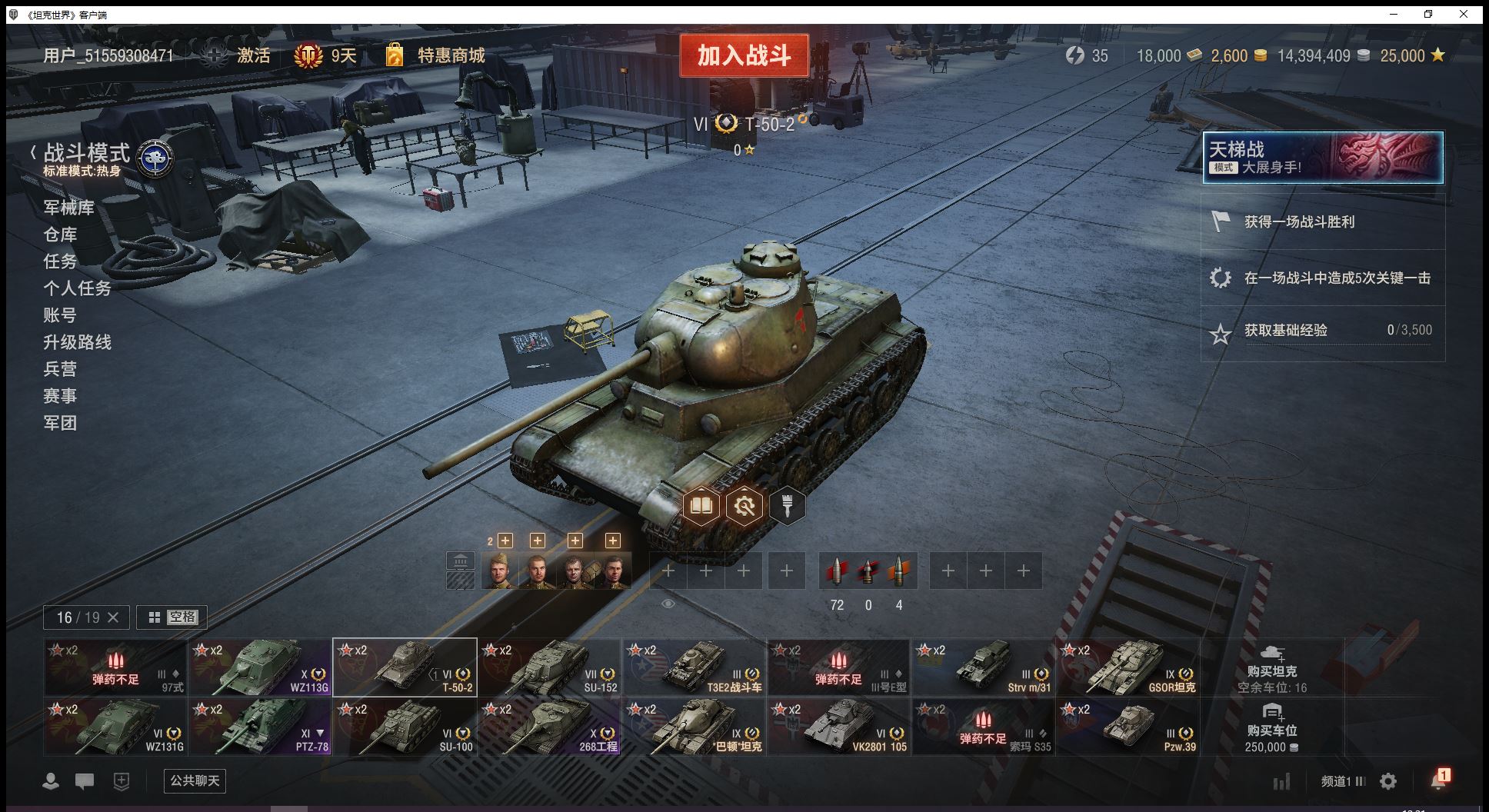The width and height of the screenshot is (1489, 812).
Task: Click the 购买坦克 buy tank tile
Action: 1272,667
